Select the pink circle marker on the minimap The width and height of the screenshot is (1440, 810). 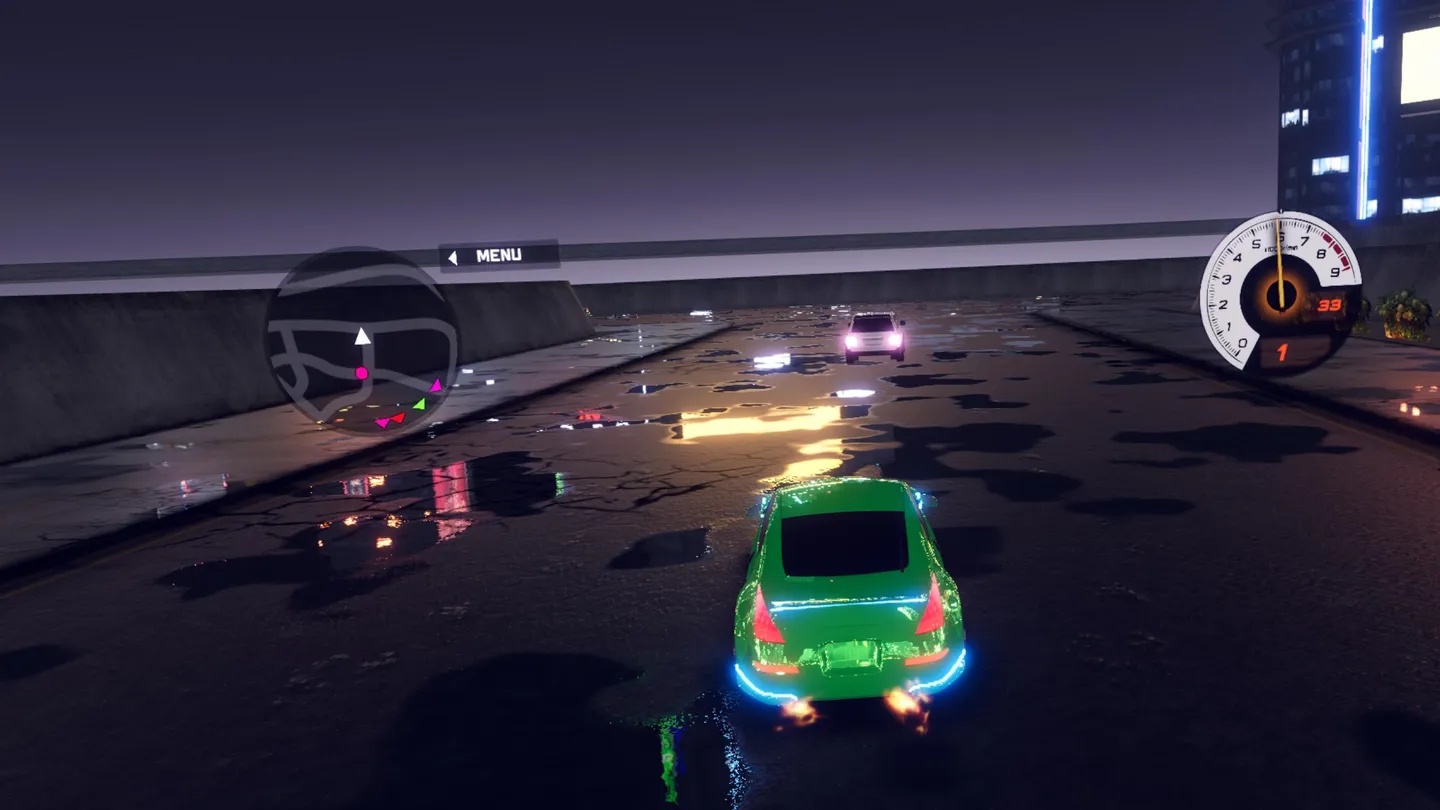pos(361,372)
